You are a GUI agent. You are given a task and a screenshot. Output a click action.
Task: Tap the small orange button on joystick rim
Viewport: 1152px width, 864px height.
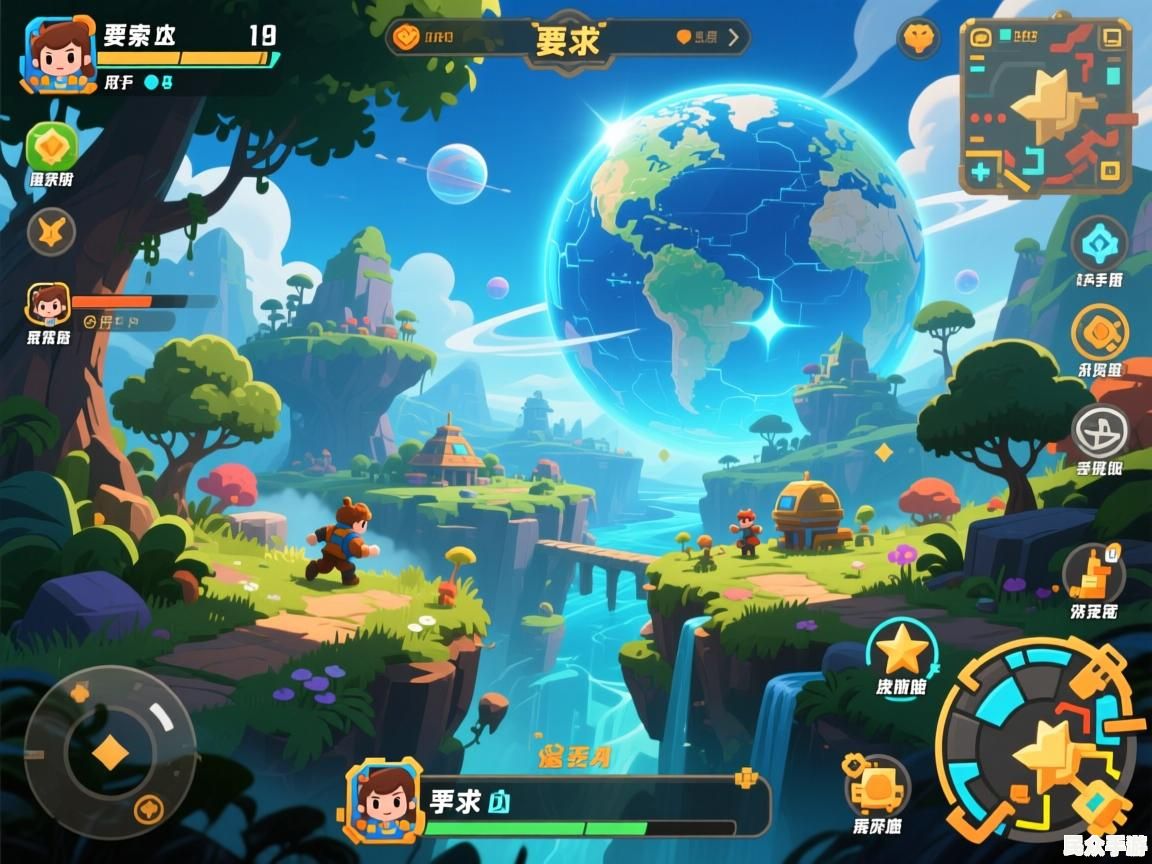coord(149,806)
